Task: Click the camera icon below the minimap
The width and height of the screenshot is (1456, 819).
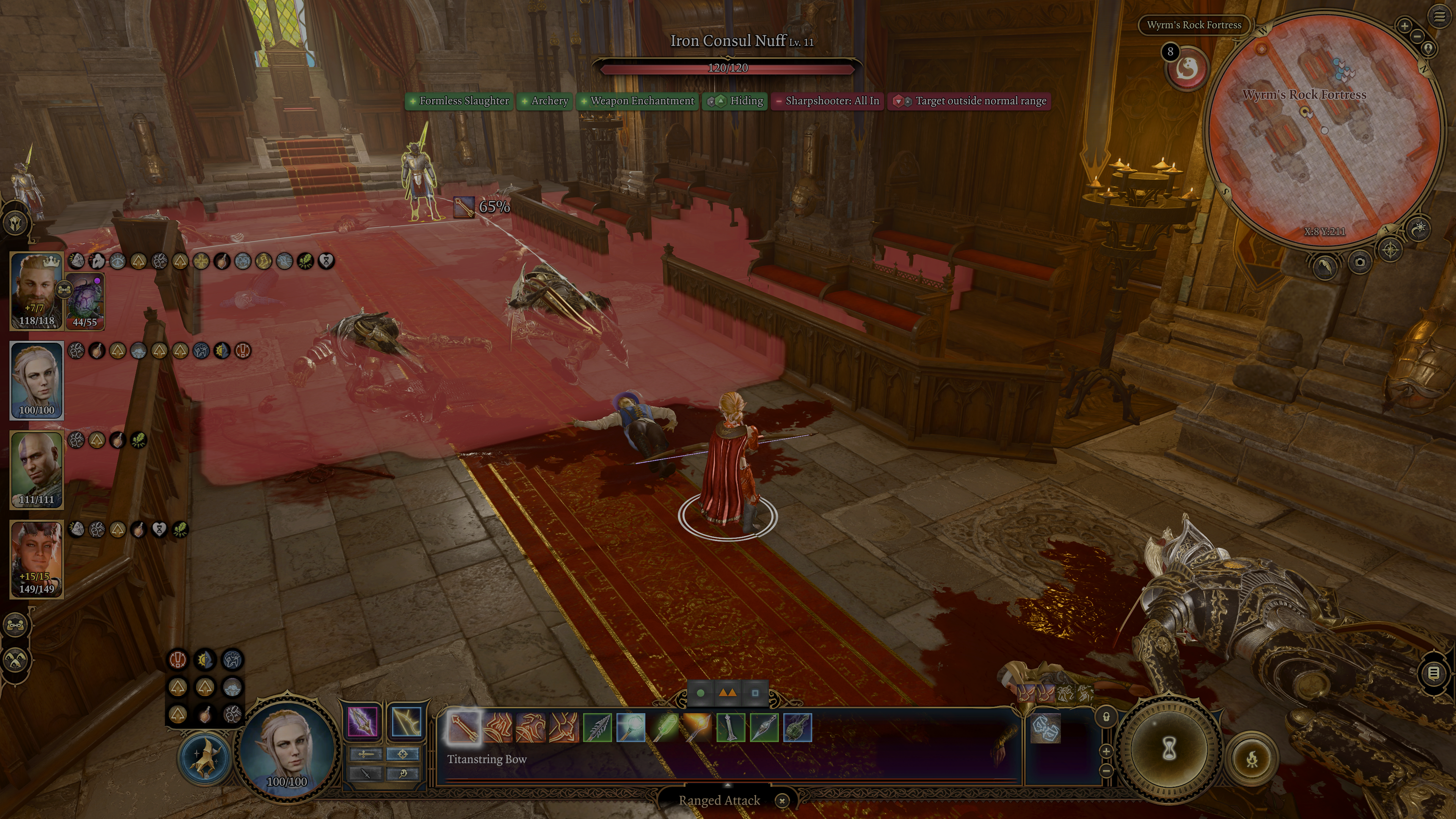Action: pyautogui.click(x=1359, y=262)
